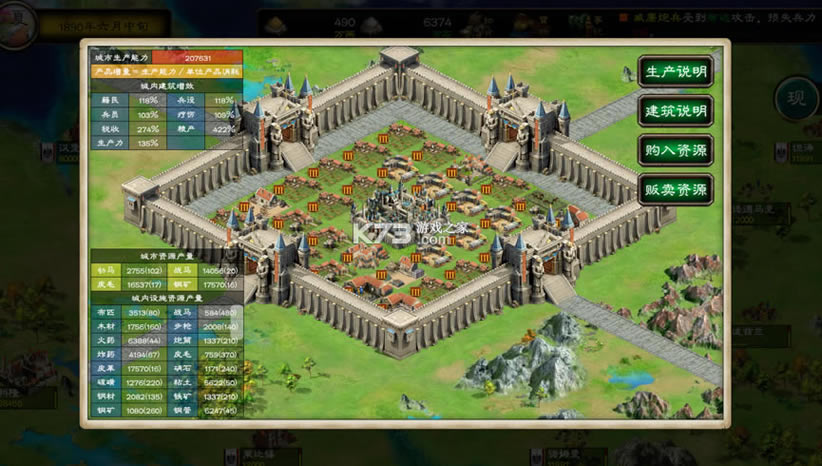Choose 购入资源 to buy resources
The height and width of the screenshot is (466, 822).
pos(675,150)
